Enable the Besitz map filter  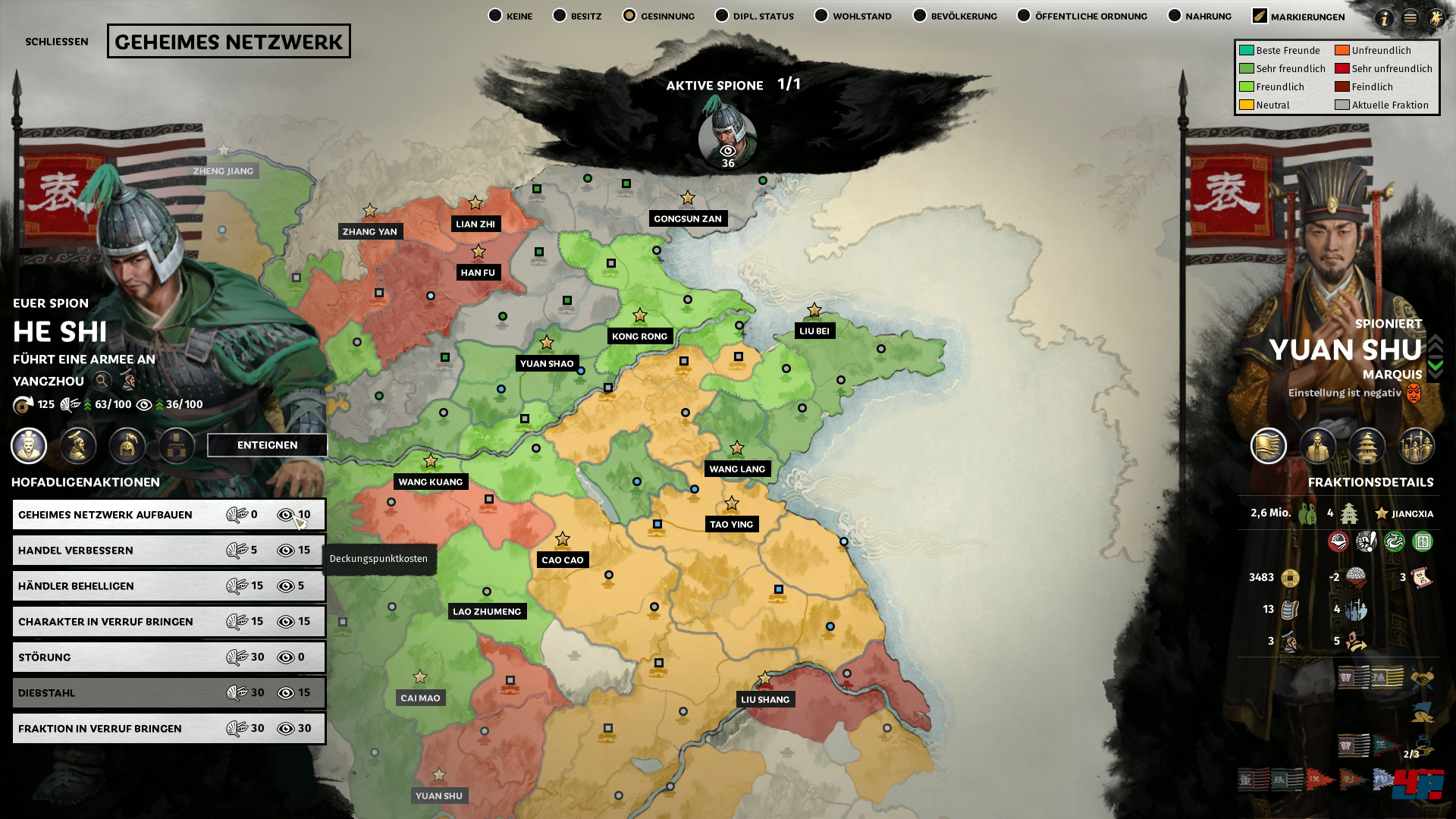[x=560, y=14]
